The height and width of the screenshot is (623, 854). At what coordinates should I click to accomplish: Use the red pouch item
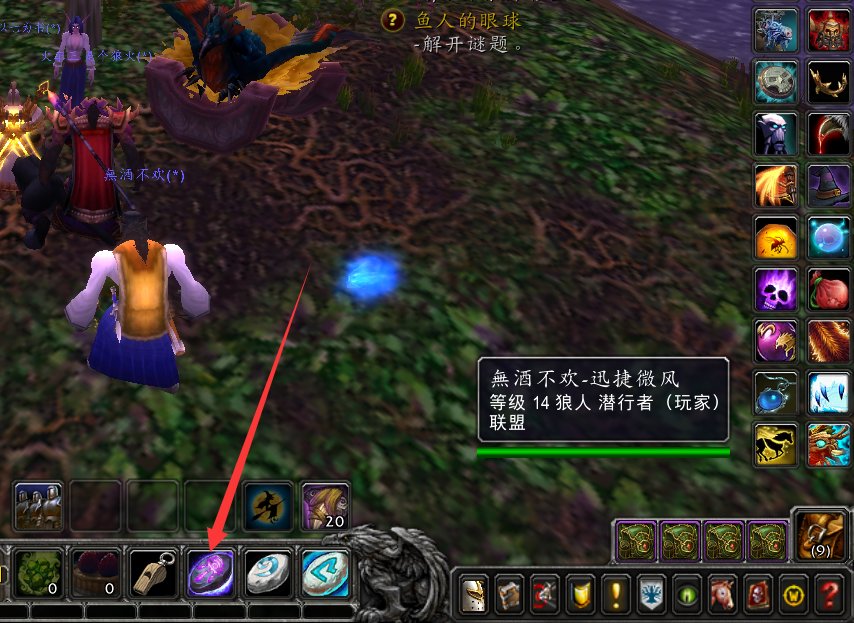(x=829, y=290)
